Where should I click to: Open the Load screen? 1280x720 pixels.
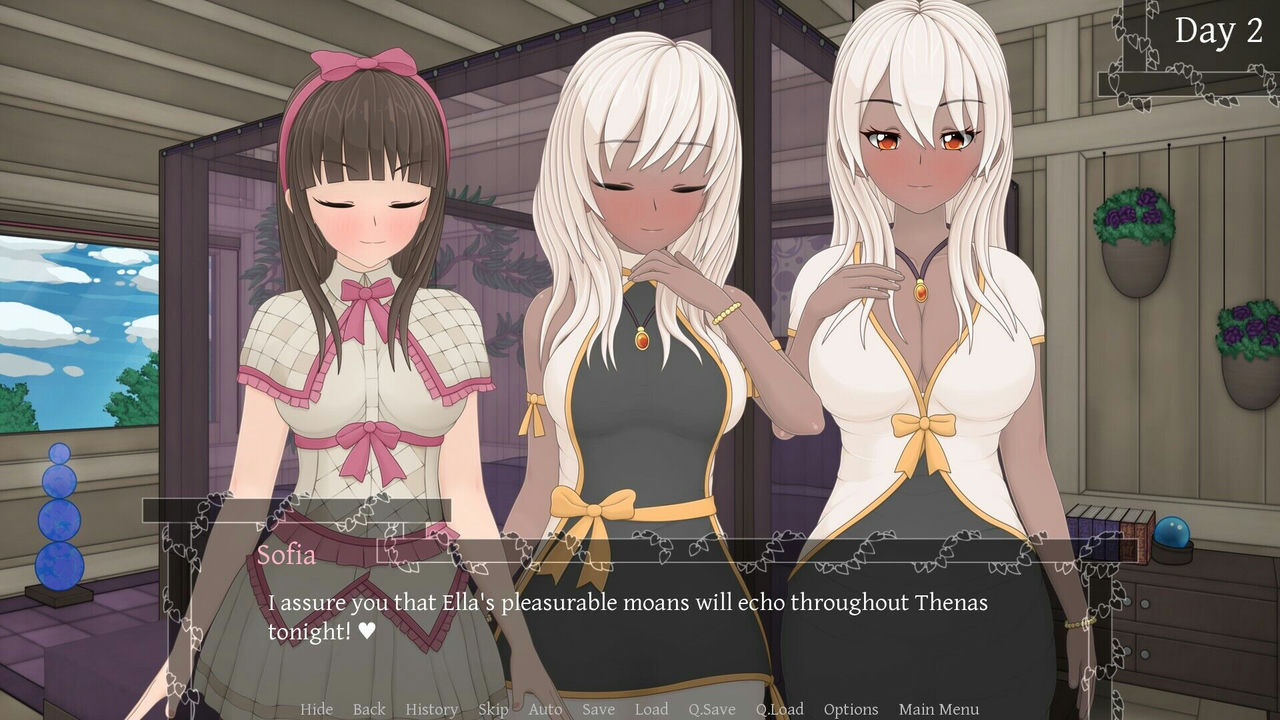652,709
